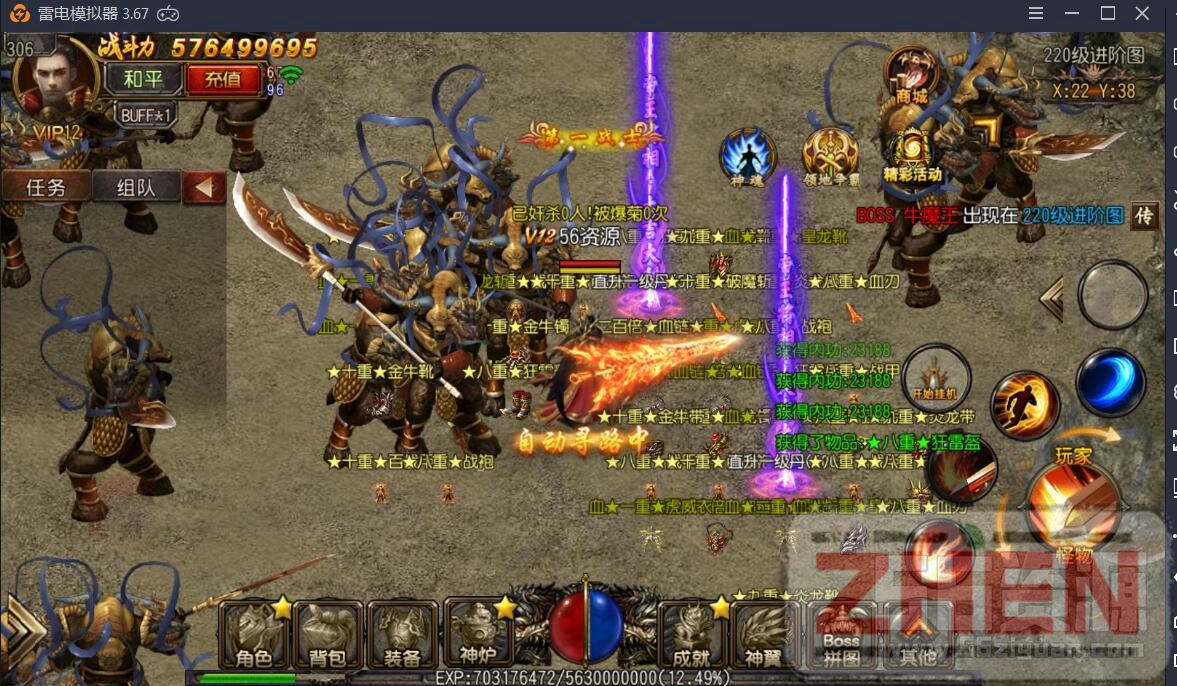Open the 神炉 furnace menu
Image resolution: width=1177 pixels, height=686 pixels.
click(476, 633)
